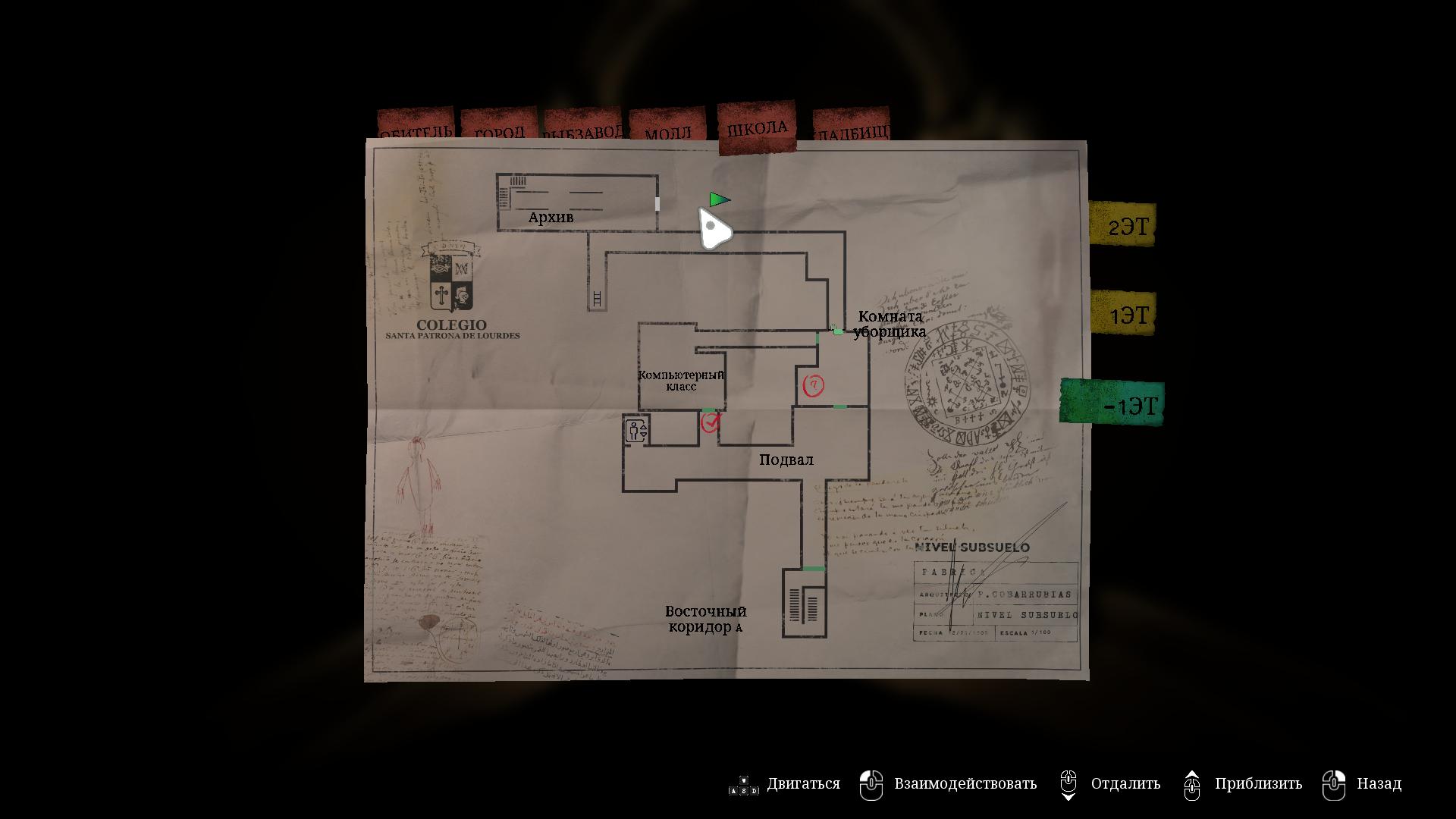Viewport: 1456px width, 819px height.
Task: Switch to the 2ЭТ floor tab
Action: tap(1123, 224)
